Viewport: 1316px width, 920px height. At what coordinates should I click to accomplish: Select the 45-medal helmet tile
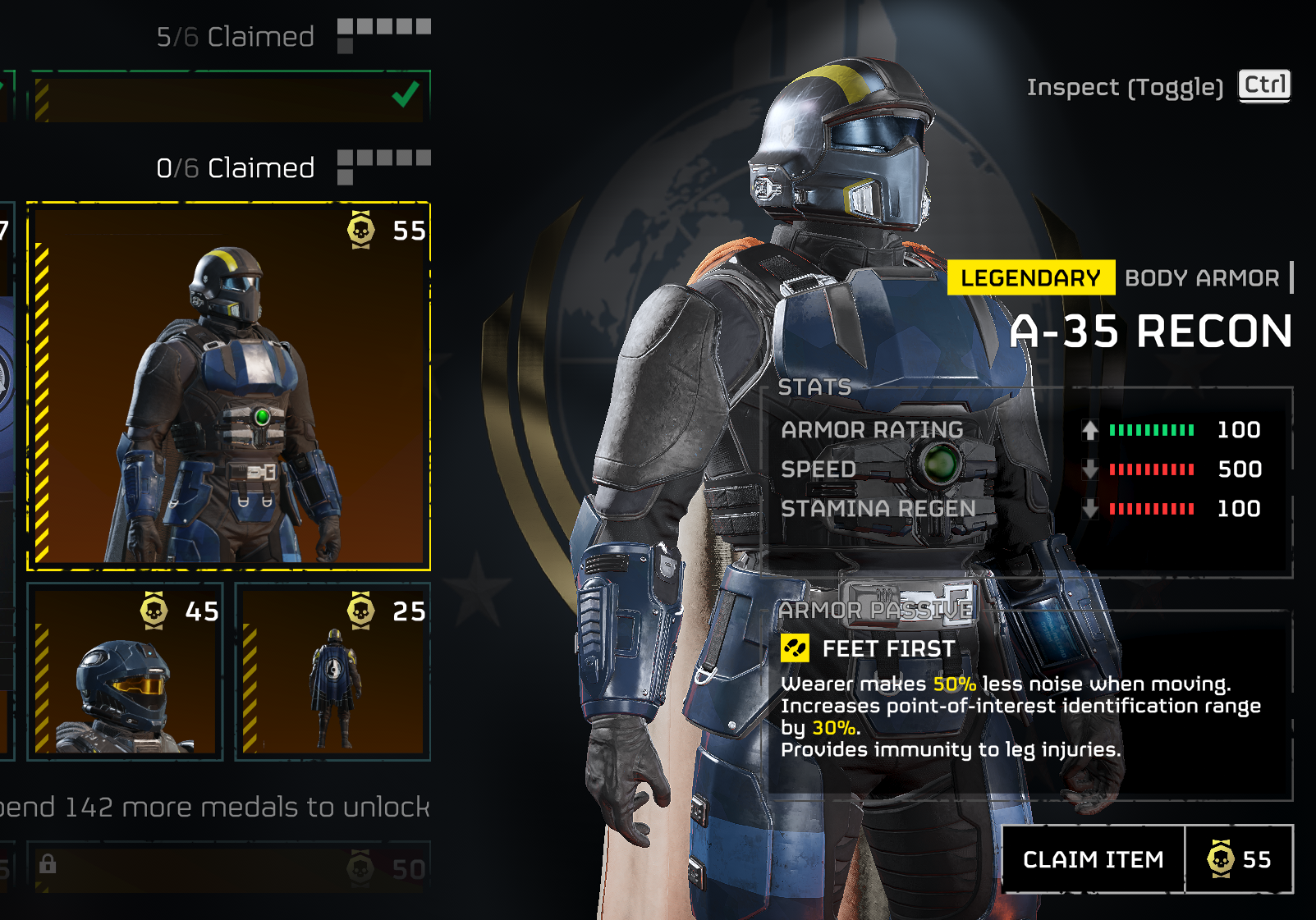[126, 671]
